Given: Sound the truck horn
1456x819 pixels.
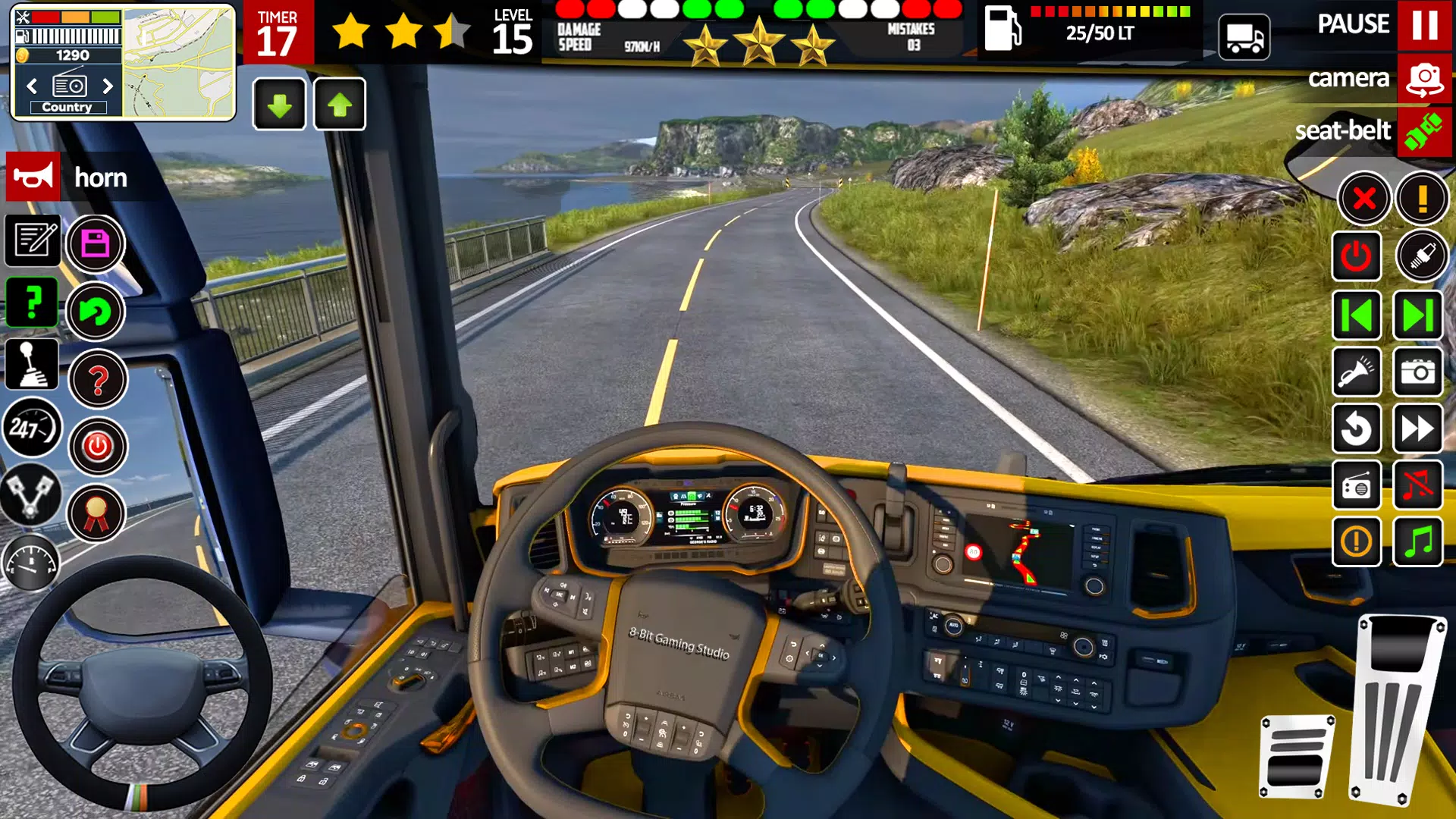Looking at the screenshot, I should 33,176.
